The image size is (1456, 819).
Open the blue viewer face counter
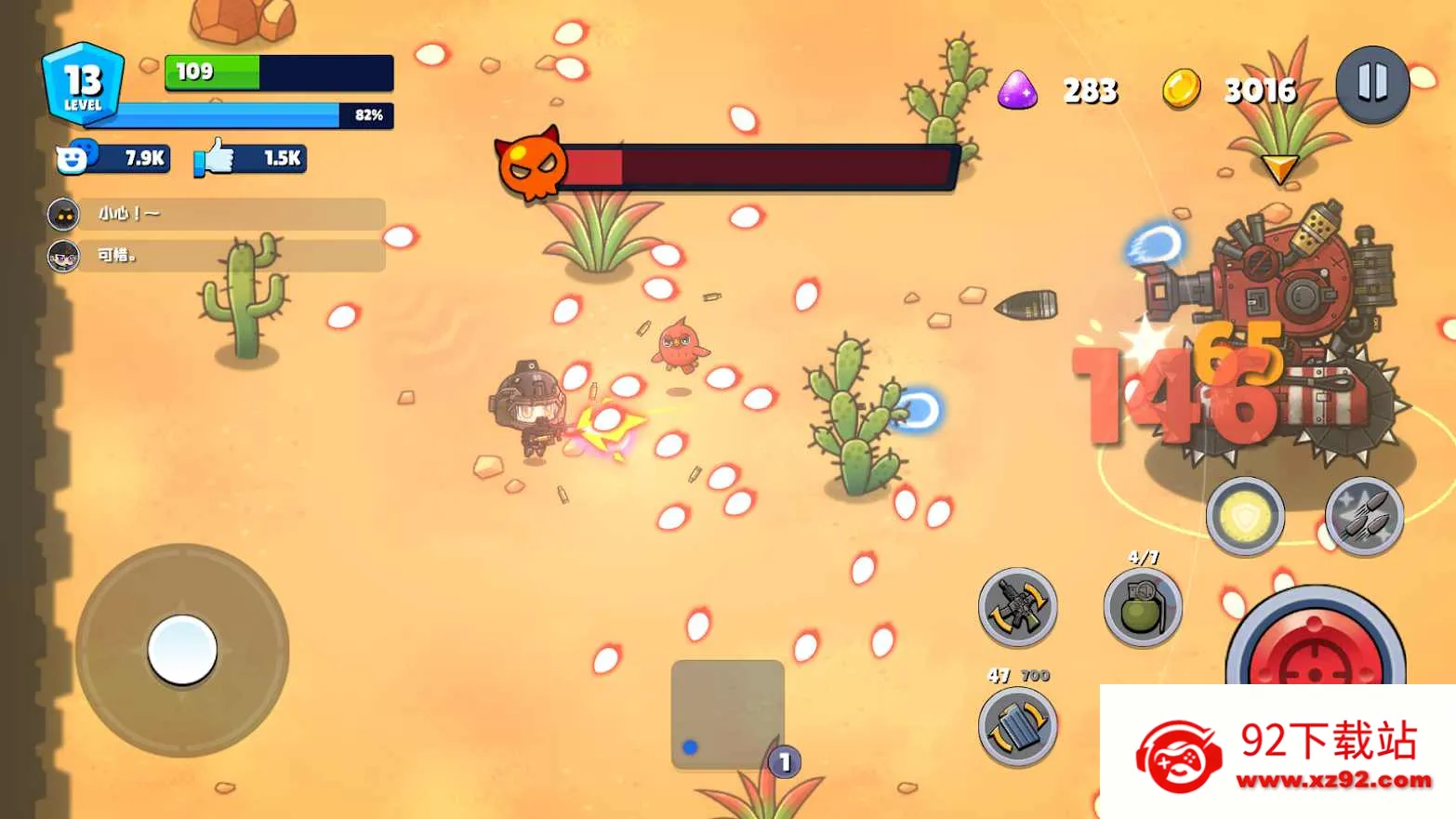113,158
